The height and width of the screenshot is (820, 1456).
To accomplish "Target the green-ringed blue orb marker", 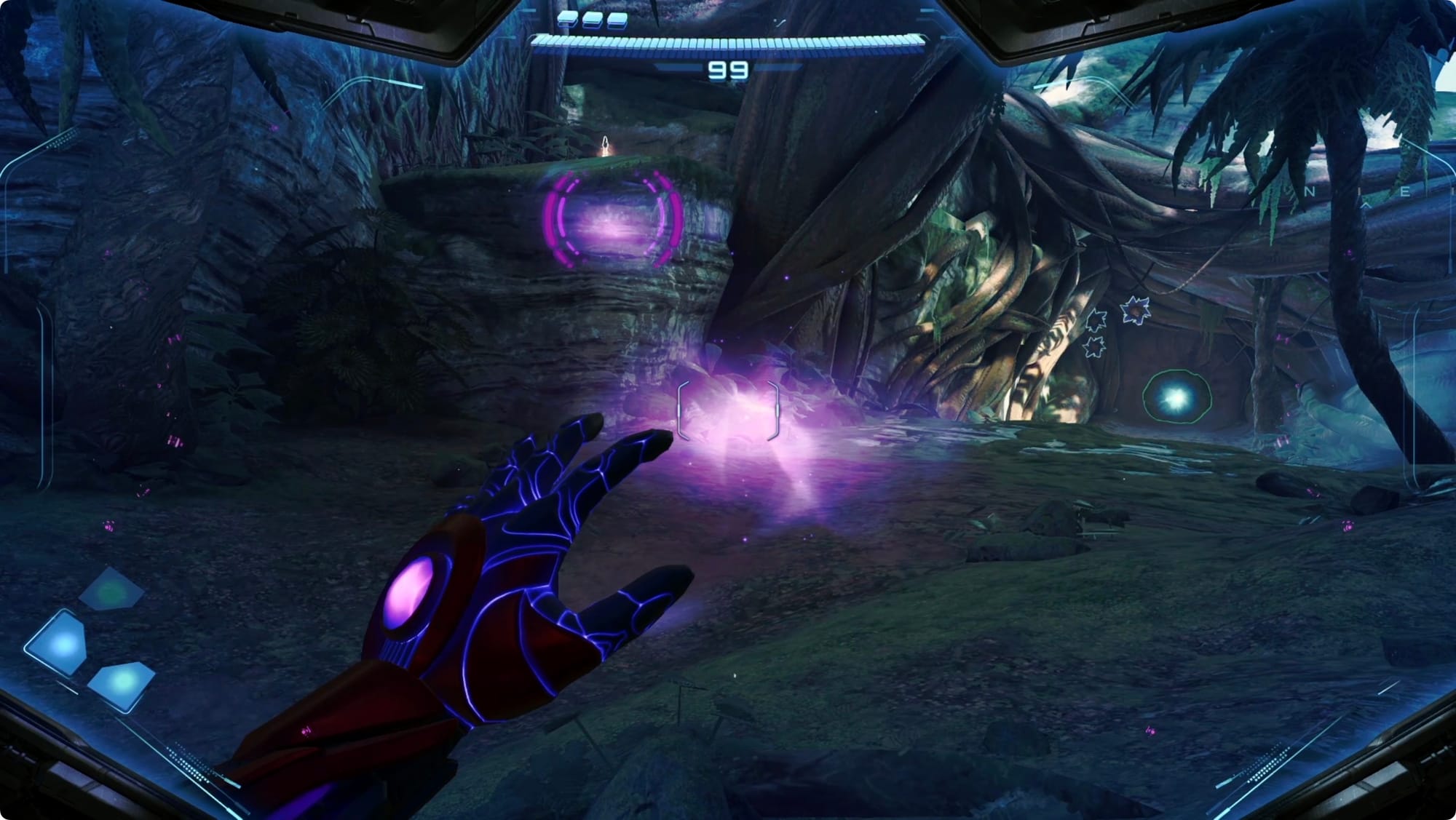I will [1176, 397].
